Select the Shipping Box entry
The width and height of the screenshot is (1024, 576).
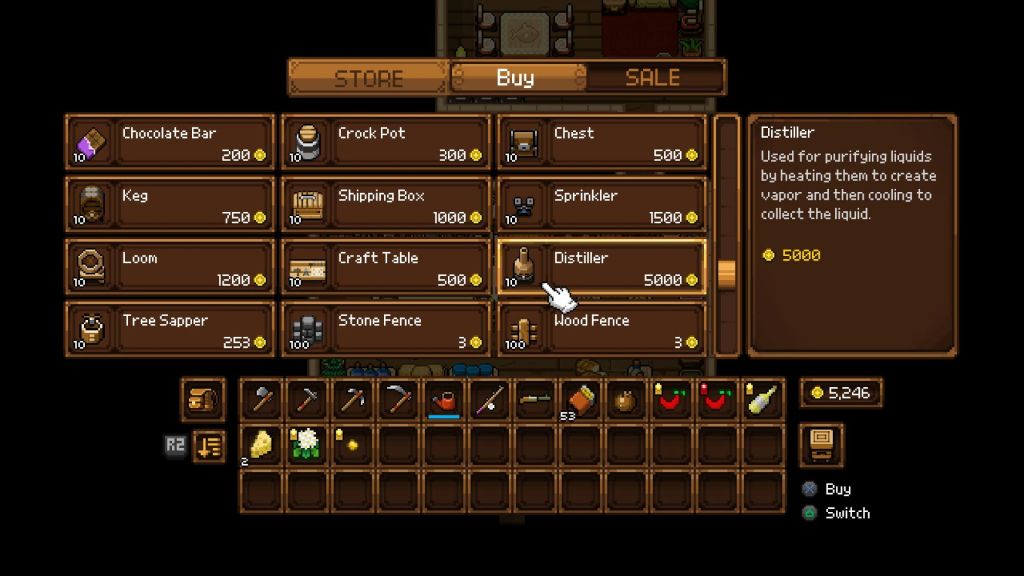point(385,205)
